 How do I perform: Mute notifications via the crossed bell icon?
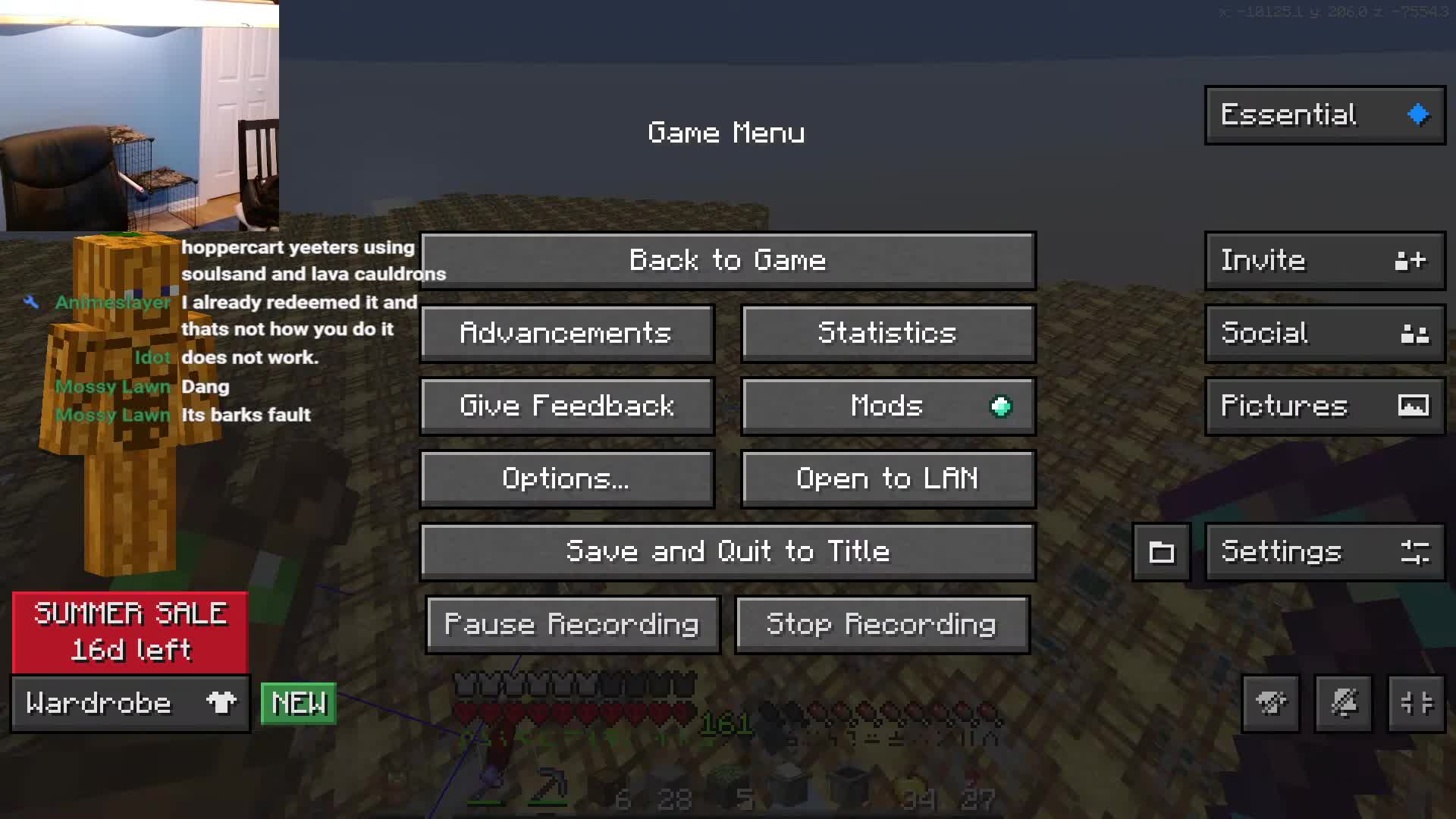tap(1343, 703)
